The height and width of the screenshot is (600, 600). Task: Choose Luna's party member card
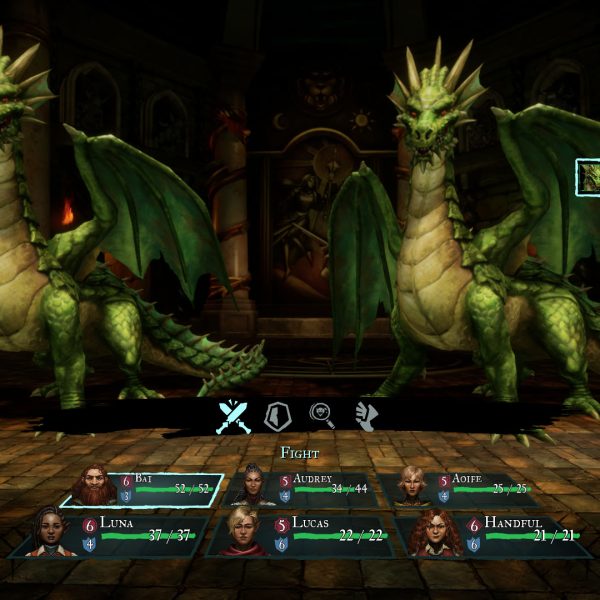point(112,535)
